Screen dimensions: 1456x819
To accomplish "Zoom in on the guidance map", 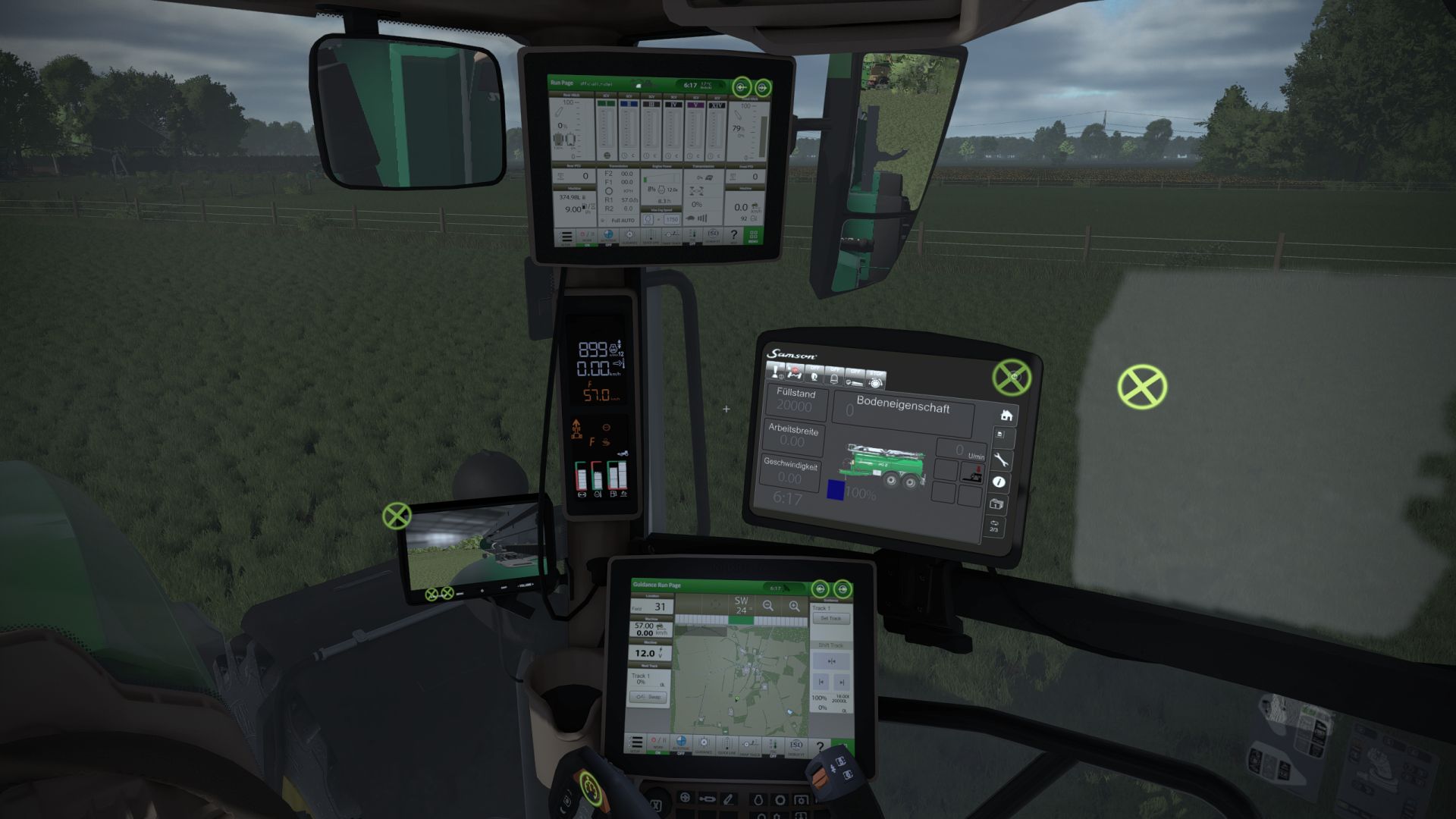I will pos(793,606).
